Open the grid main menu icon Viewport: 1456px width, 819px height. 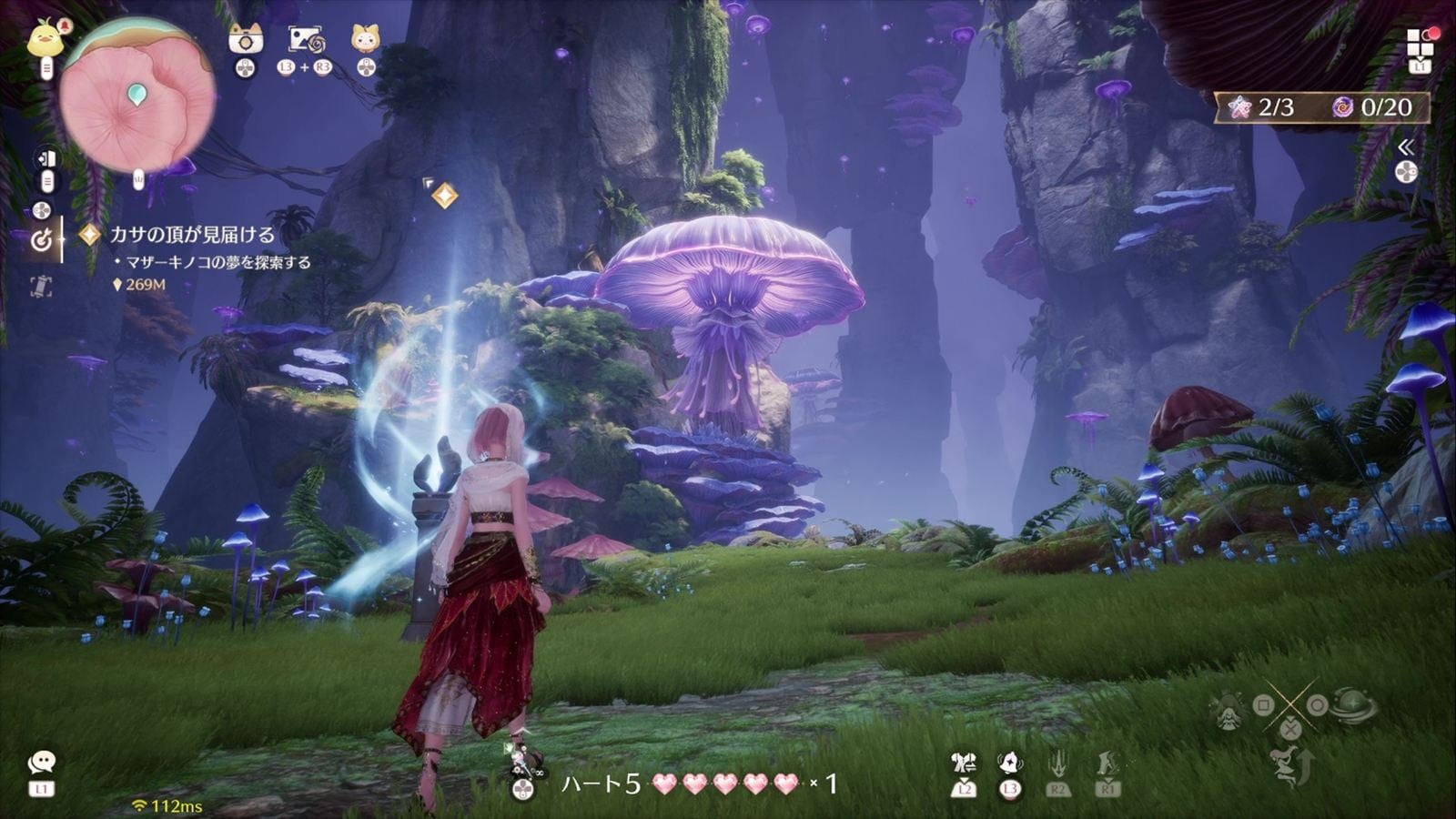coord(1420,42)
